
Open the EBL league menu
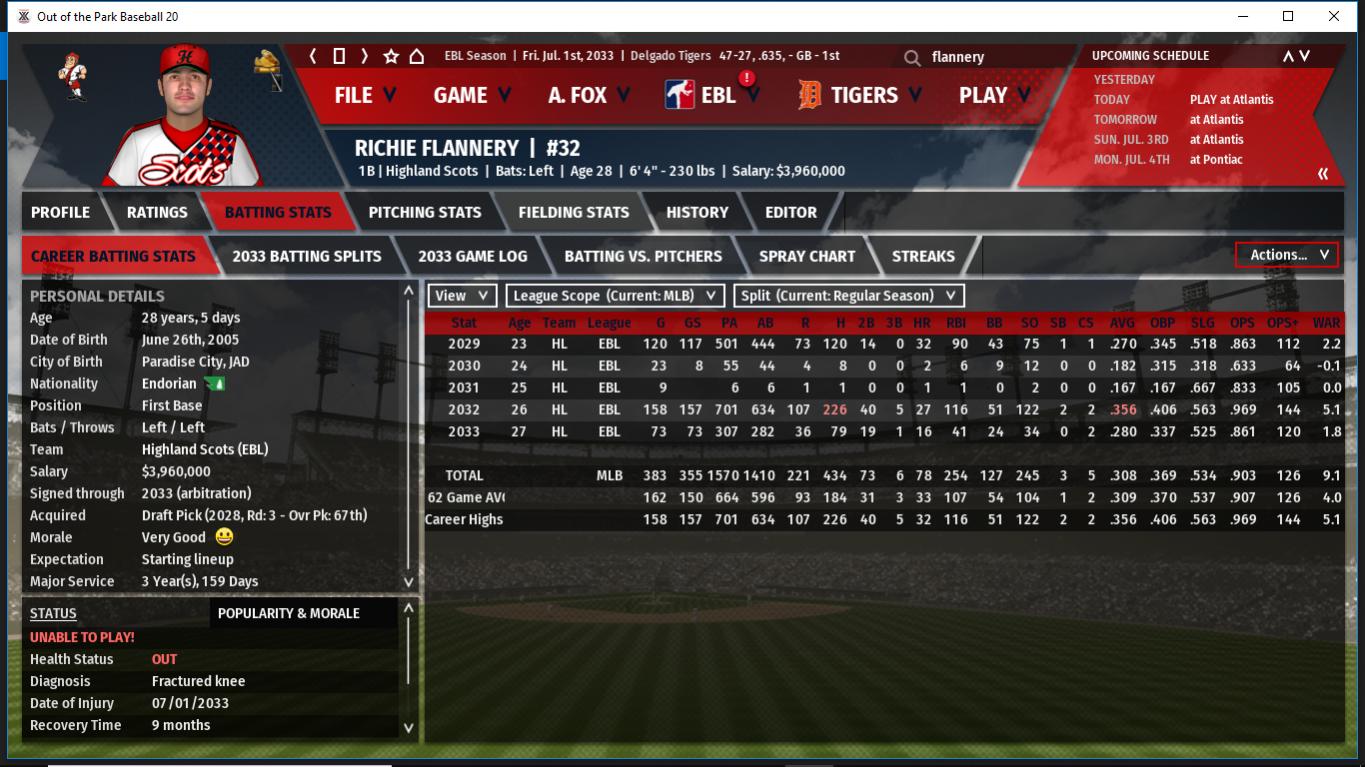(x=712, y=95)
